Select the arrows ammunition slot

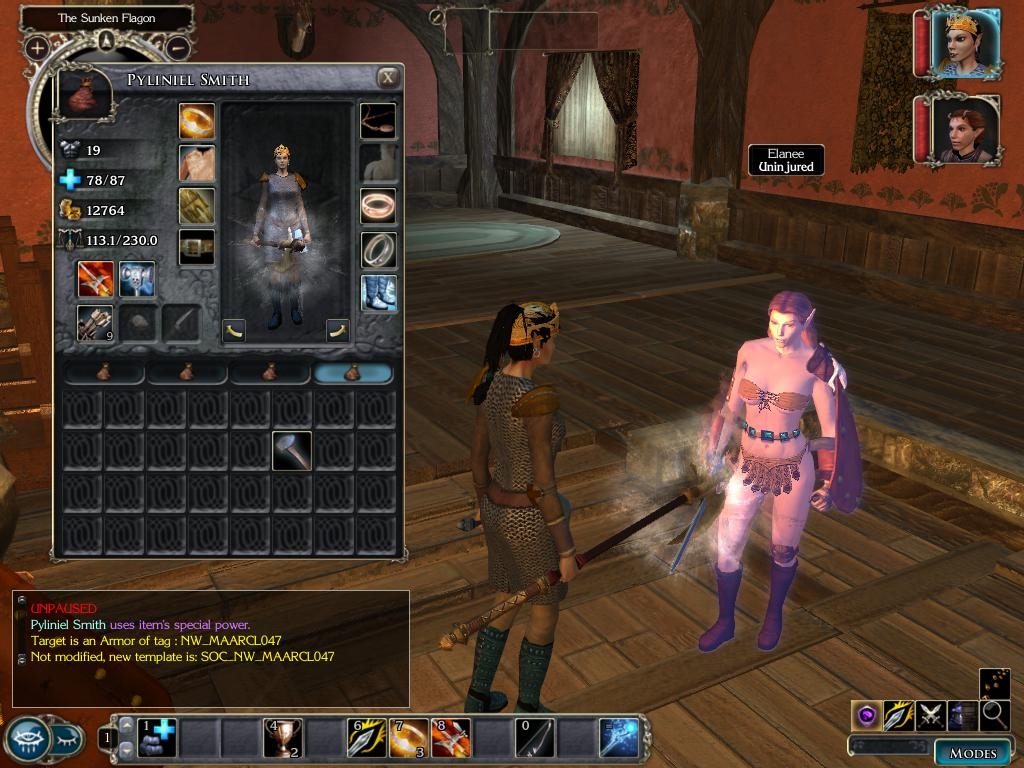click(x=96, y=323)
